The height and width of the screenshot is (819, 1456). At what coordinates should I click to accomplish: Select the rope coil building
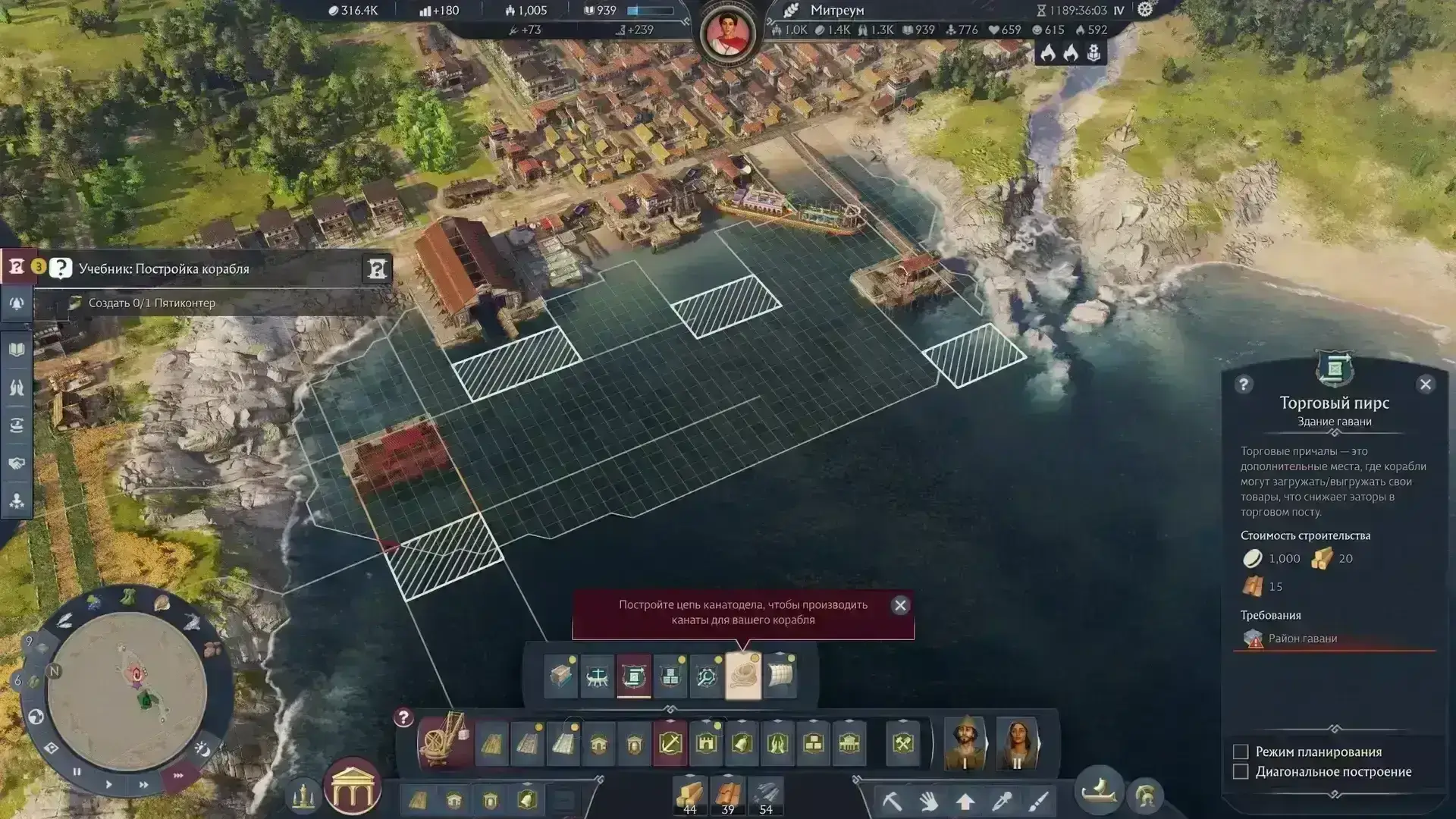742,674
